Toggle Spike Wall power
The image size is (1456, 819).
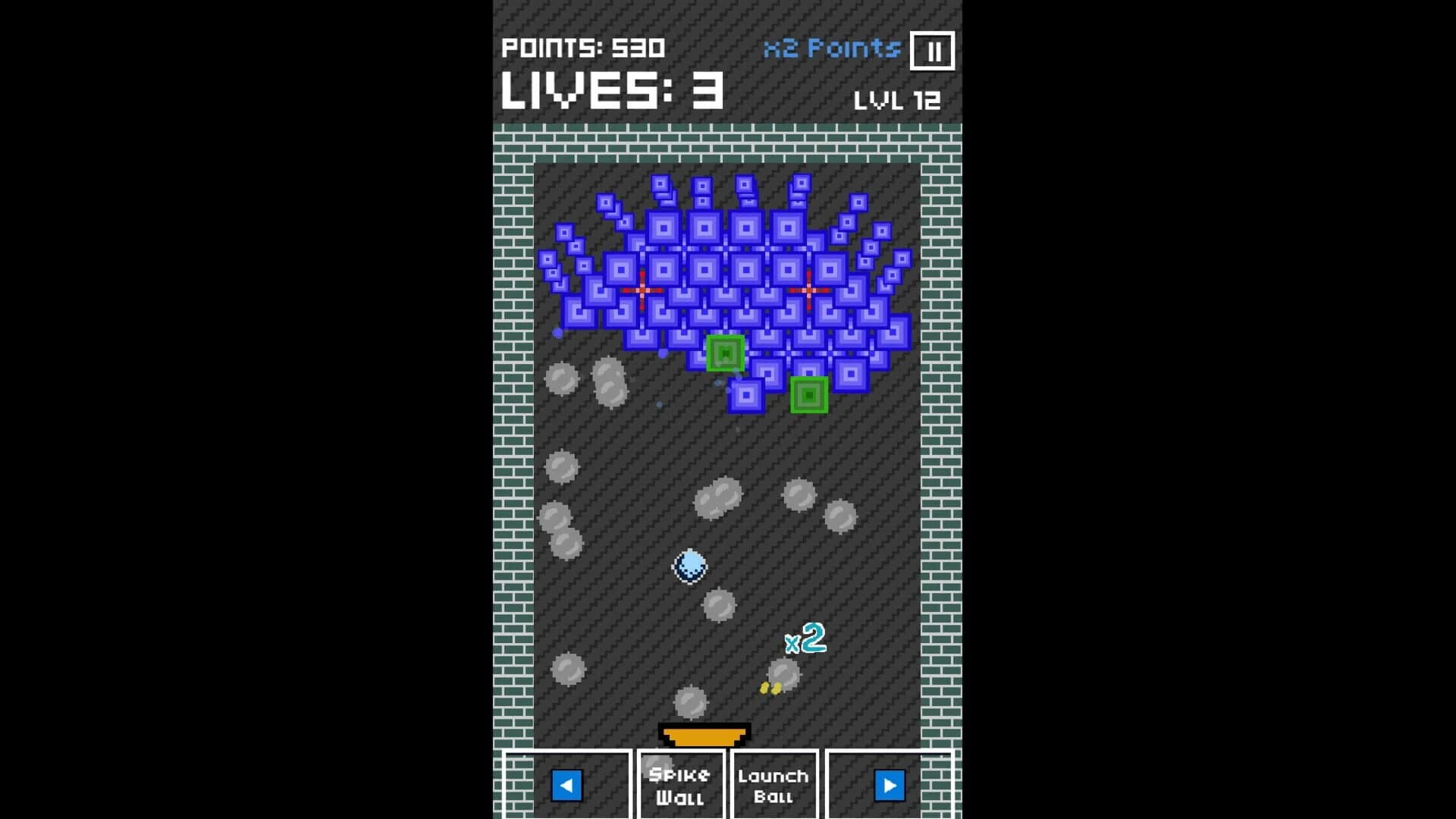(x=680, y=786)
